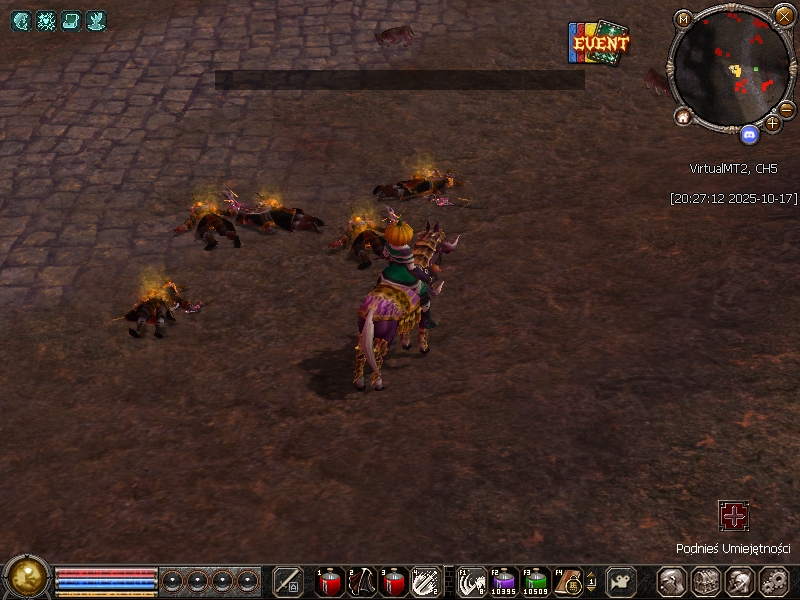Screen dimensions: 800x600
Task: Use the first red potion quickslot
Action: 330,581
